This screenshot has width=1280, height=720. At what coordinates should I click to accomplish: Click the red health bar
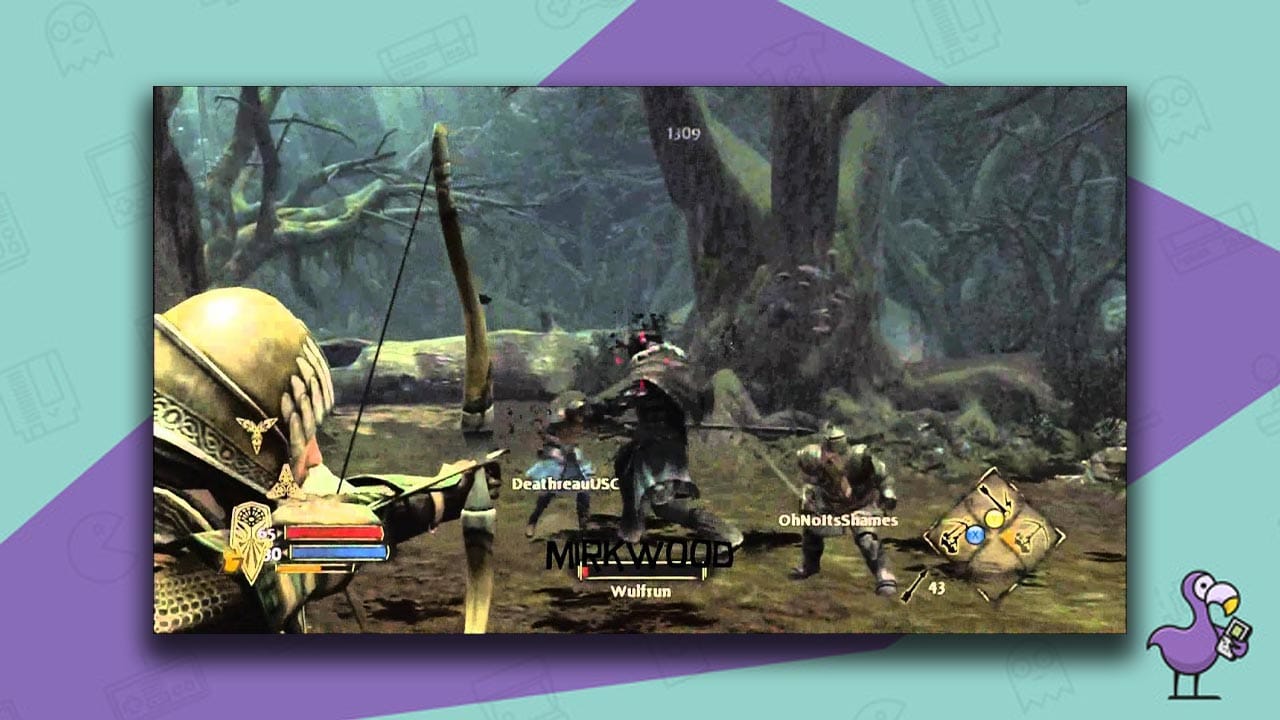click(x=336, y=533)
